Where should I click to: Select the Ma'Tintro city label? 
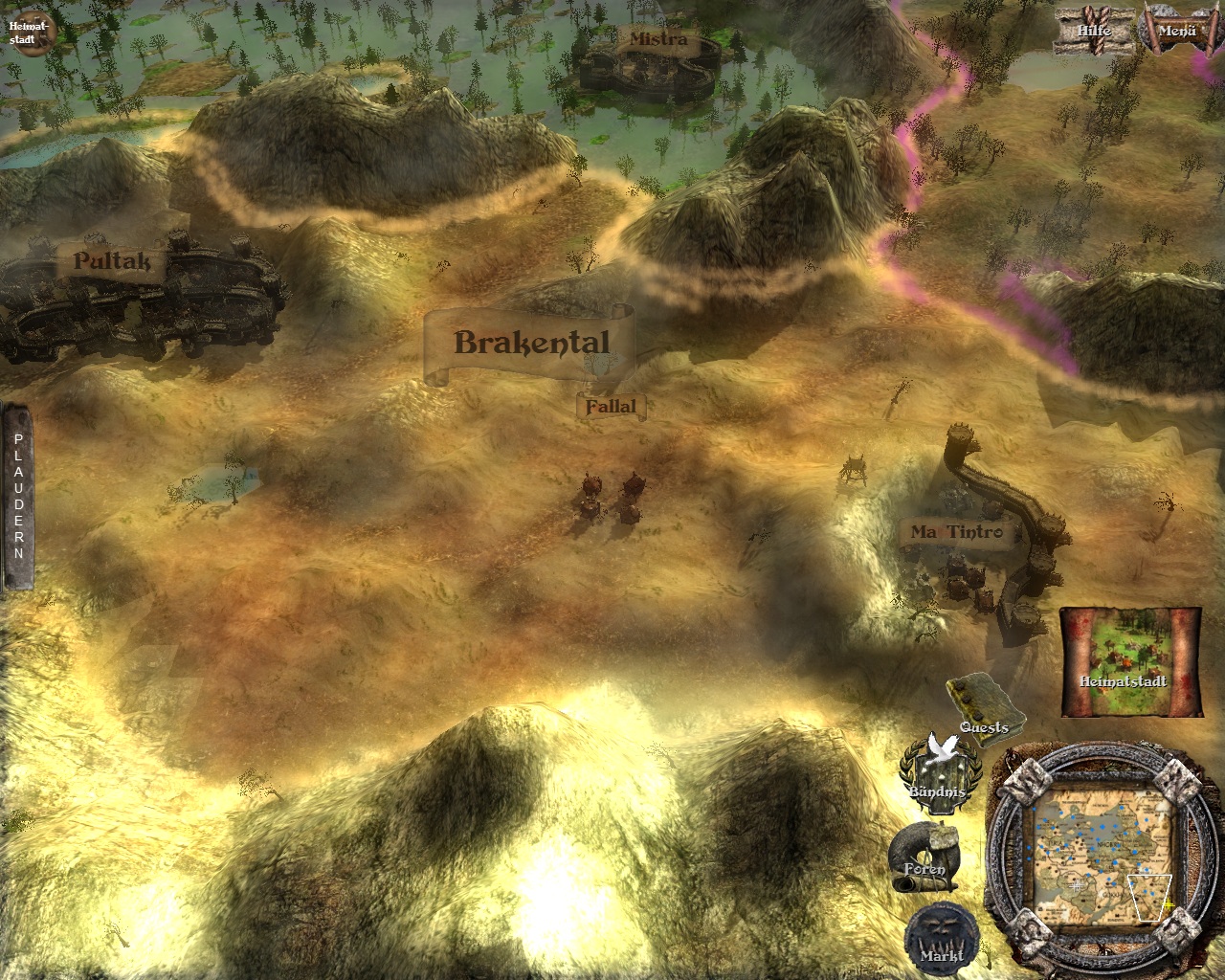tap(955, 532)
